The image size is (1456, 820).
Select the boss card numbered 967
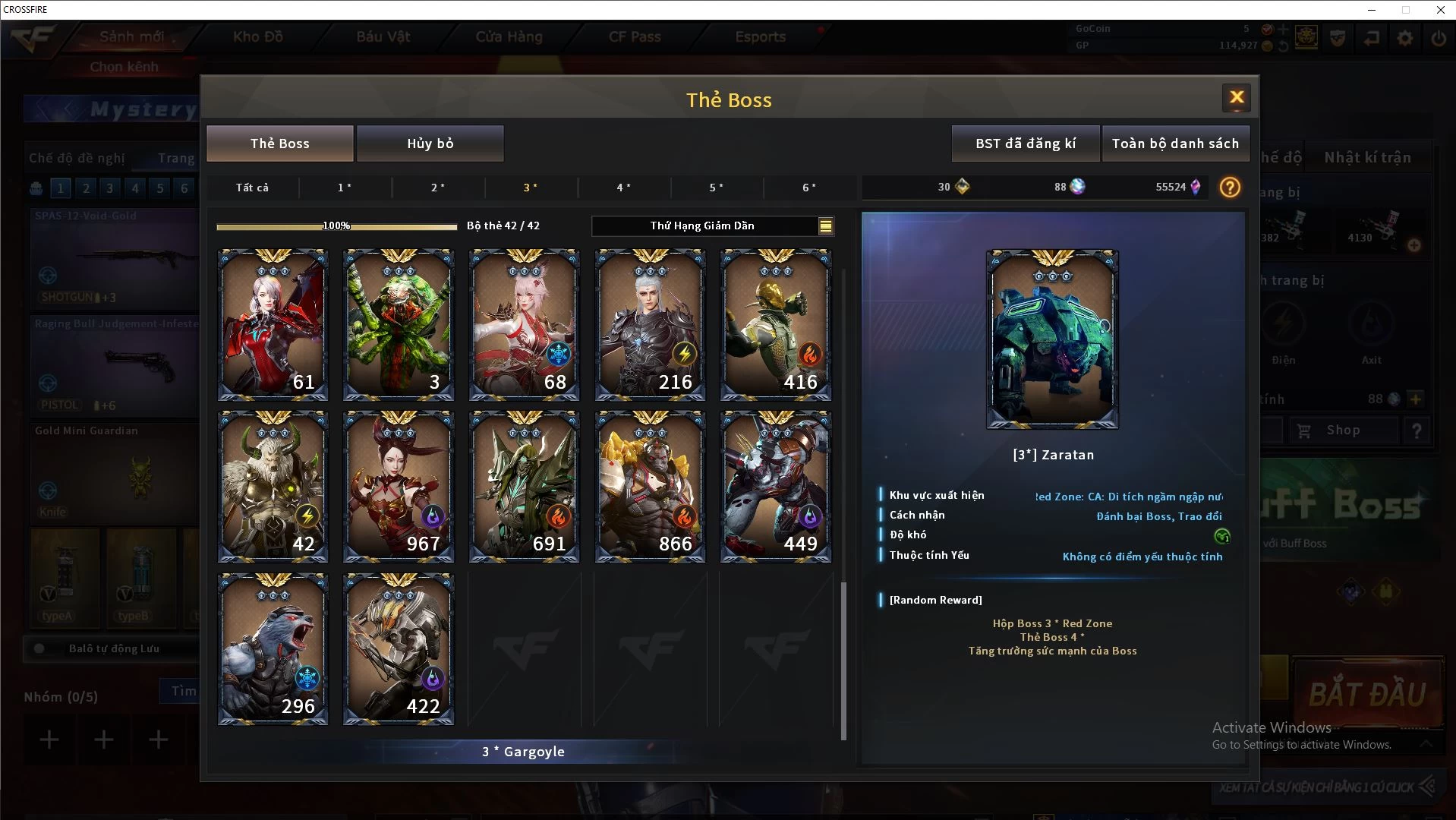click(399, 487)
